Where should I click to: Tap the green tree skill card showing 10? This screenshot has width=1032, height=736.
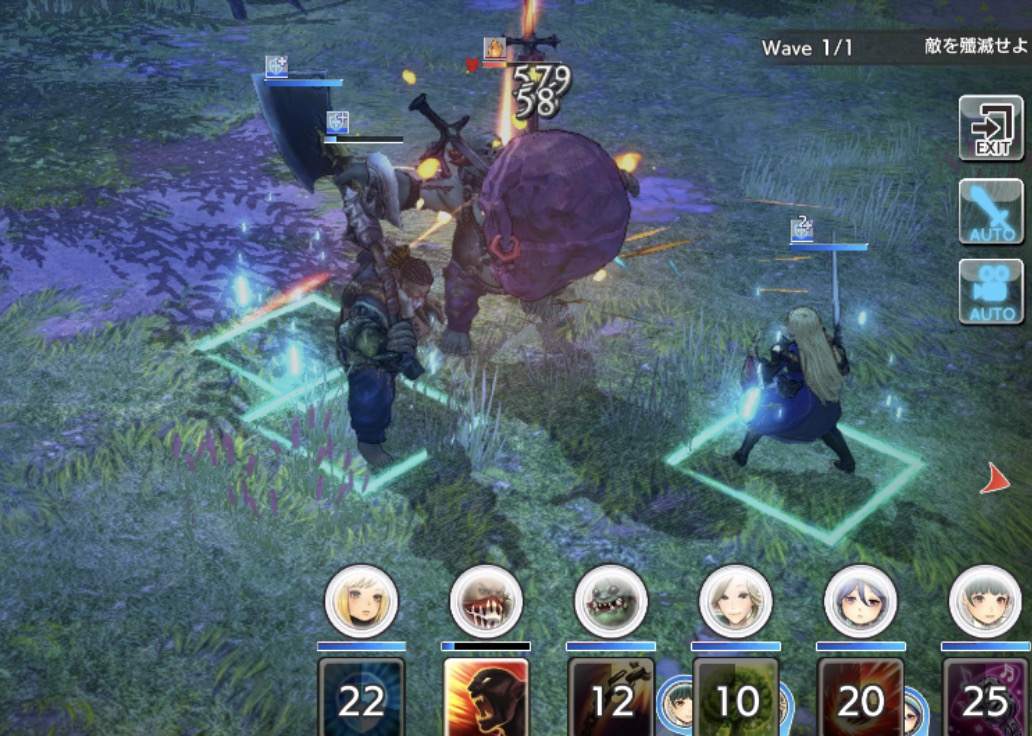tap(735, 698)
